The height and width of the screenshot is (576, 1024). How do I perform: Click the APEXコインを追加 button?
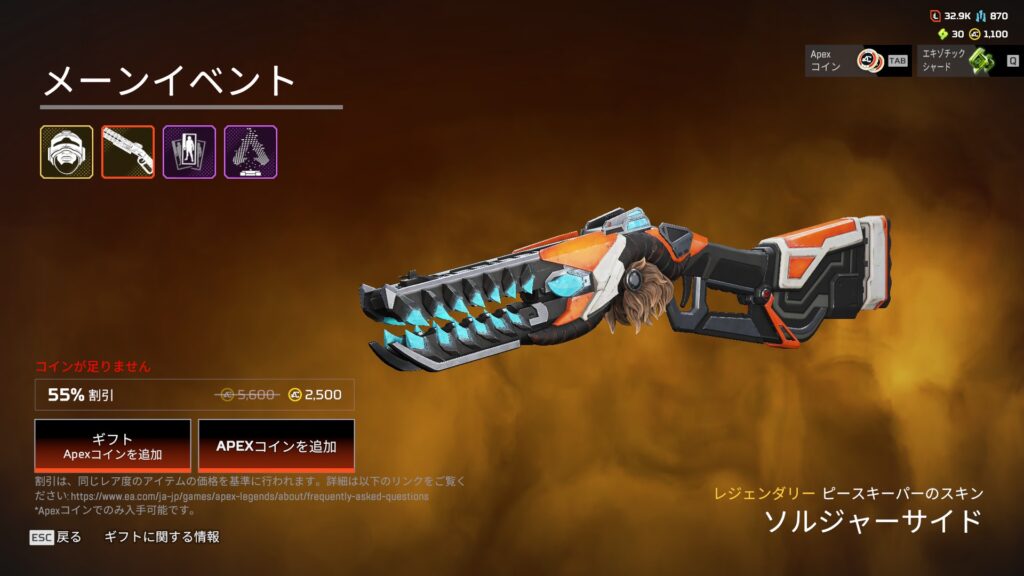coord(276,446)
